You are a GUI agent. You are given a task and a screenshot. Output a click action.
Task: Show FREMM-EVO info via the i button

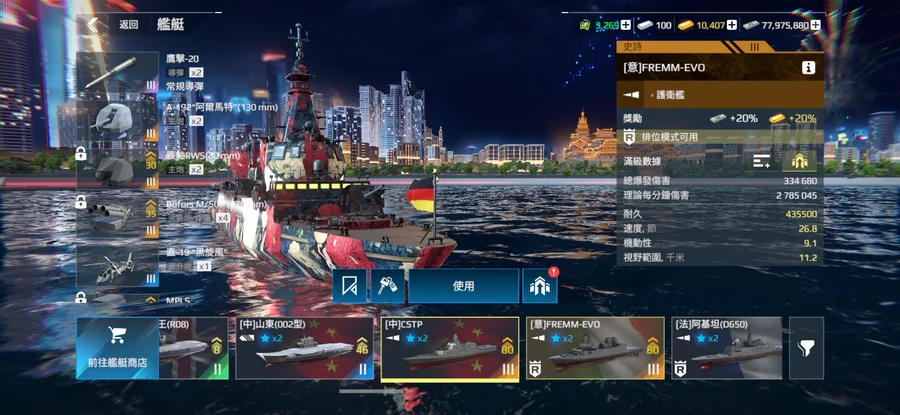(808, 68)
